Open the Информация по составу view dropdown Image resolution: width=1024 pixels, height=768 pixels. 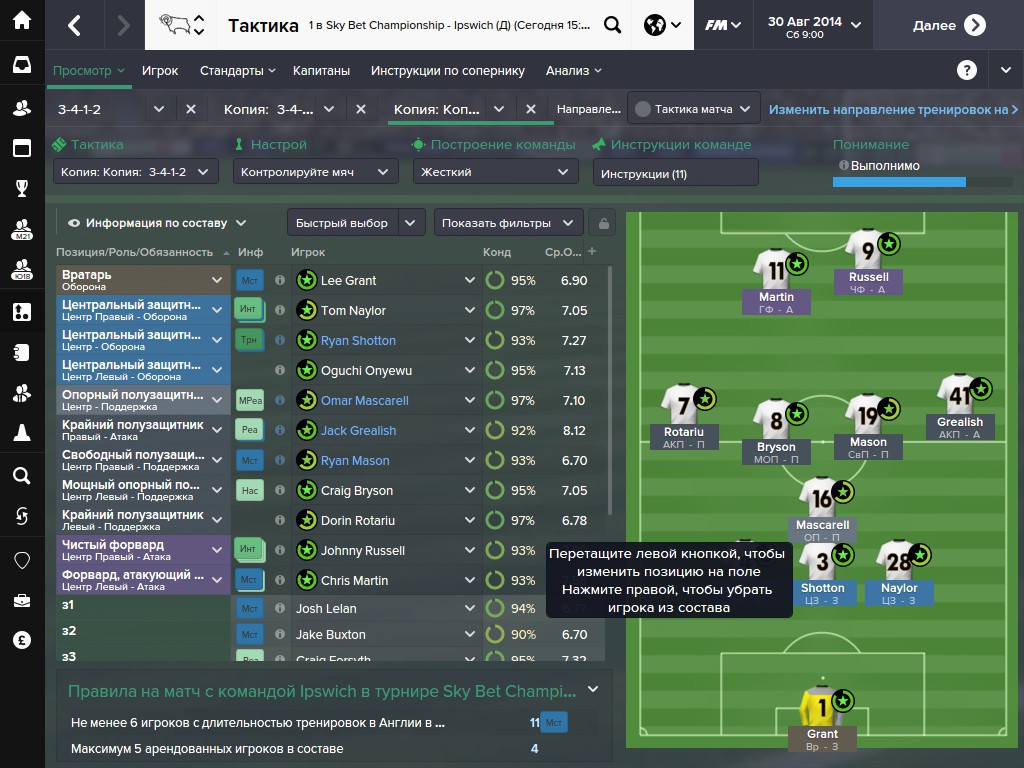click(156, 223)
